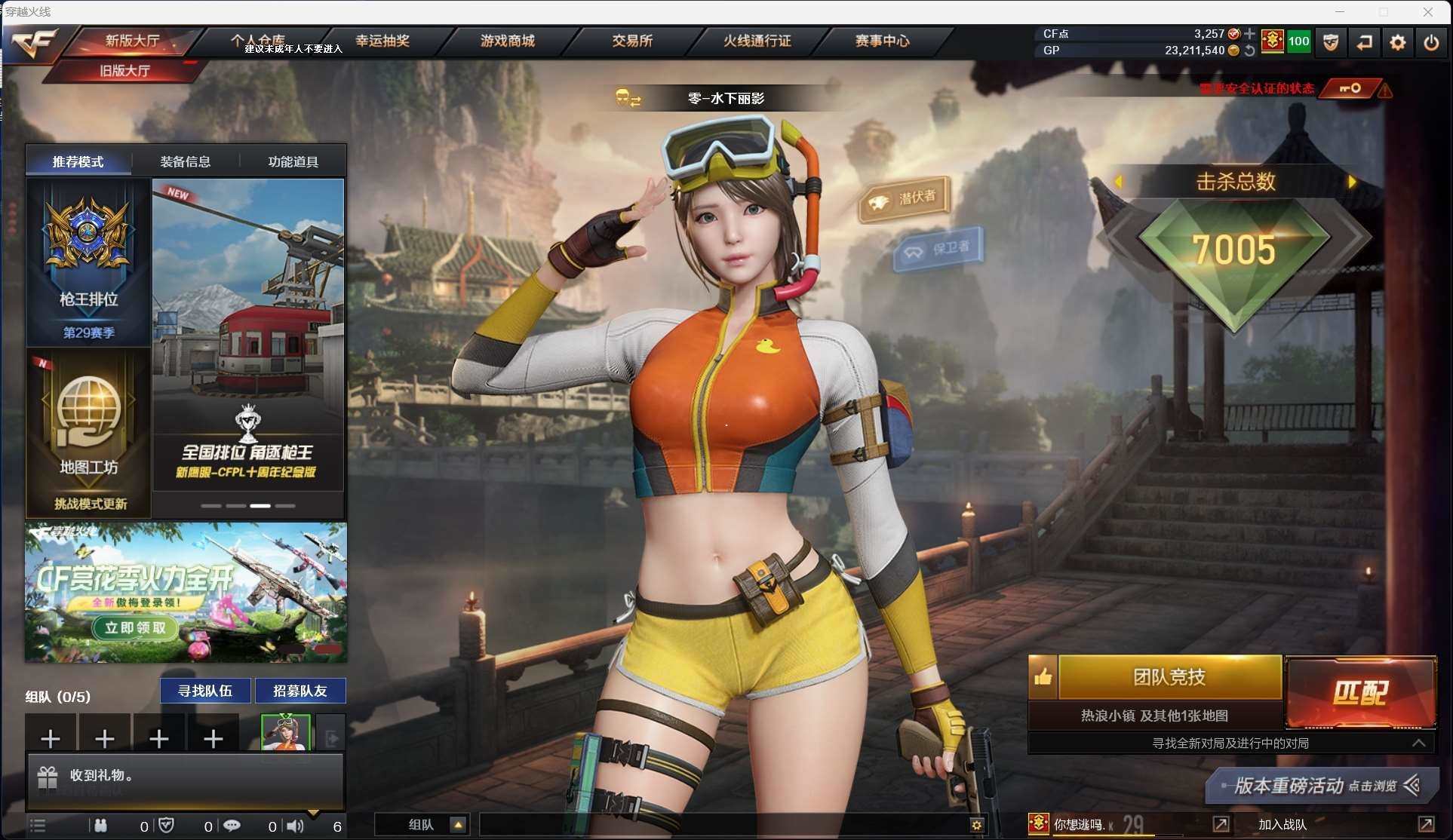Screen dimensions: 1453x840
Task: Click the power icon to exit
Action: tap(1431, 42)
